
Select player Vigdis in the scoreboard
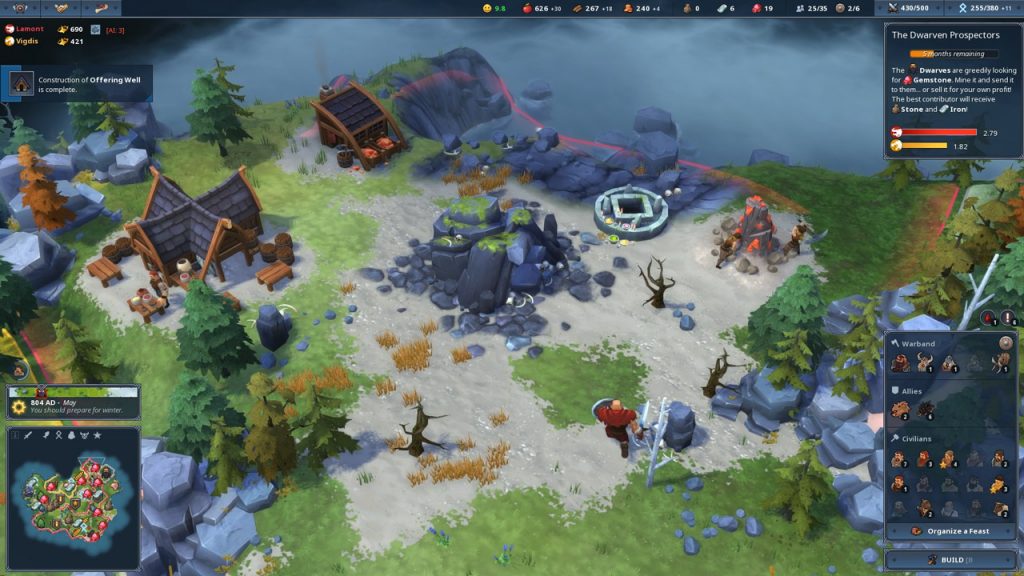tap(29, 41)
